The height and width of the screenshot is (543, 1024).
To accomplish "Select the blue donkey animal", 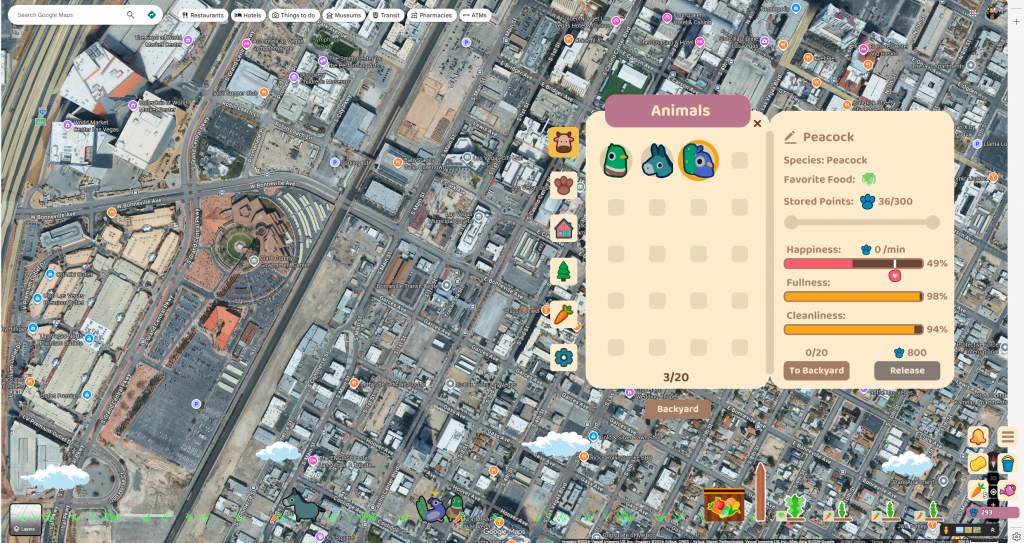I will point(656,161).
